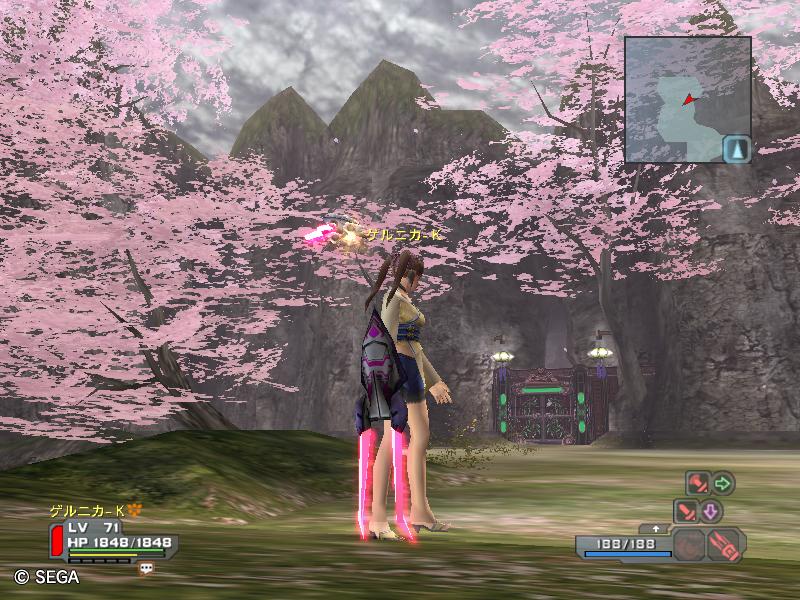Click the green right-arrow palette button
Screen dimensions: 800x600
click(723, 484)
